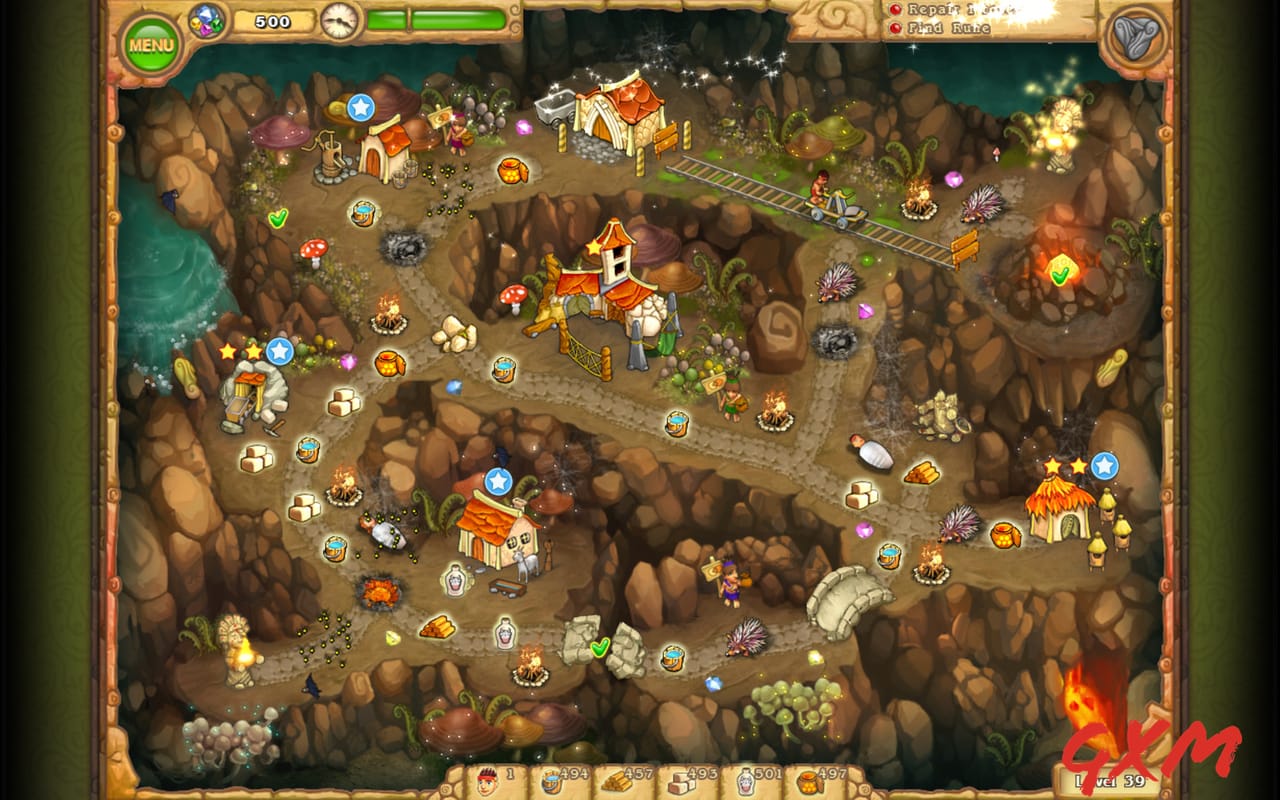Click the honey pot resource icon showing 497
The width and height of the screenshot is (1280, 800).
810,783
